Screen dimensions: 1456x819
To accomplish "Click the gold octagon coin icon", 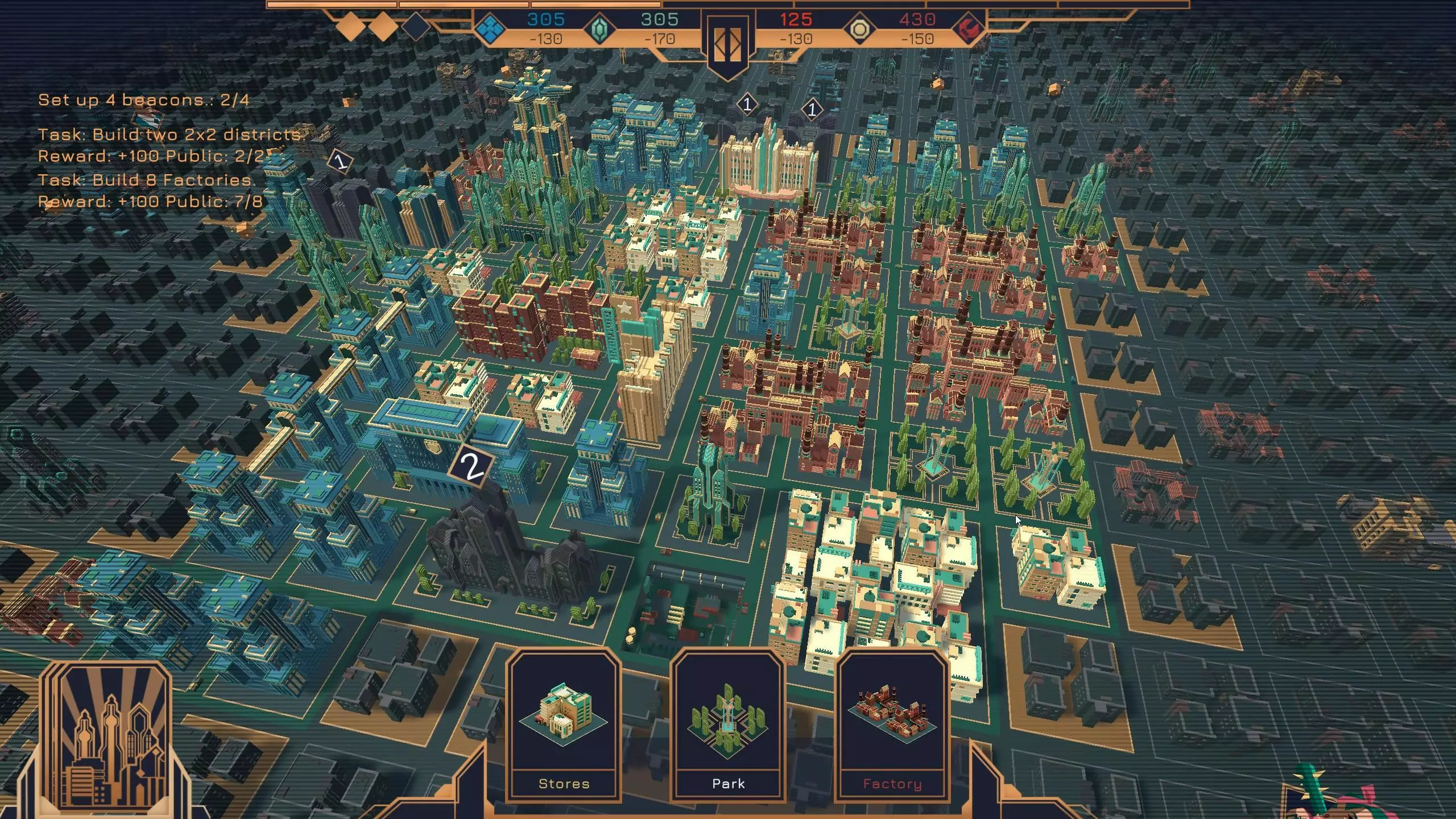I will tap(860, 28).
